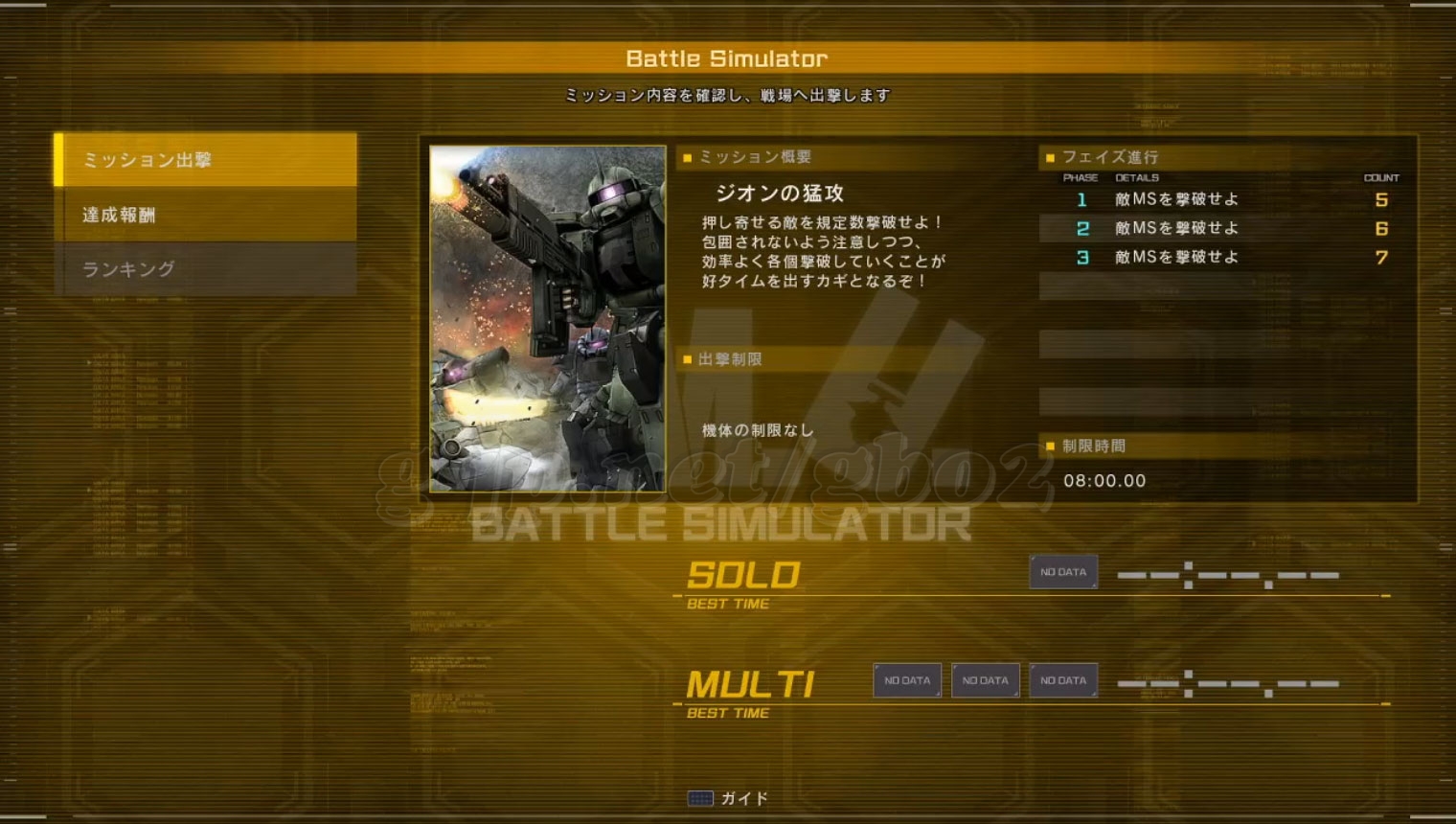Select phase 2 row in phase list
The image size is (1456, 824).
click(x=1224, y=229)
